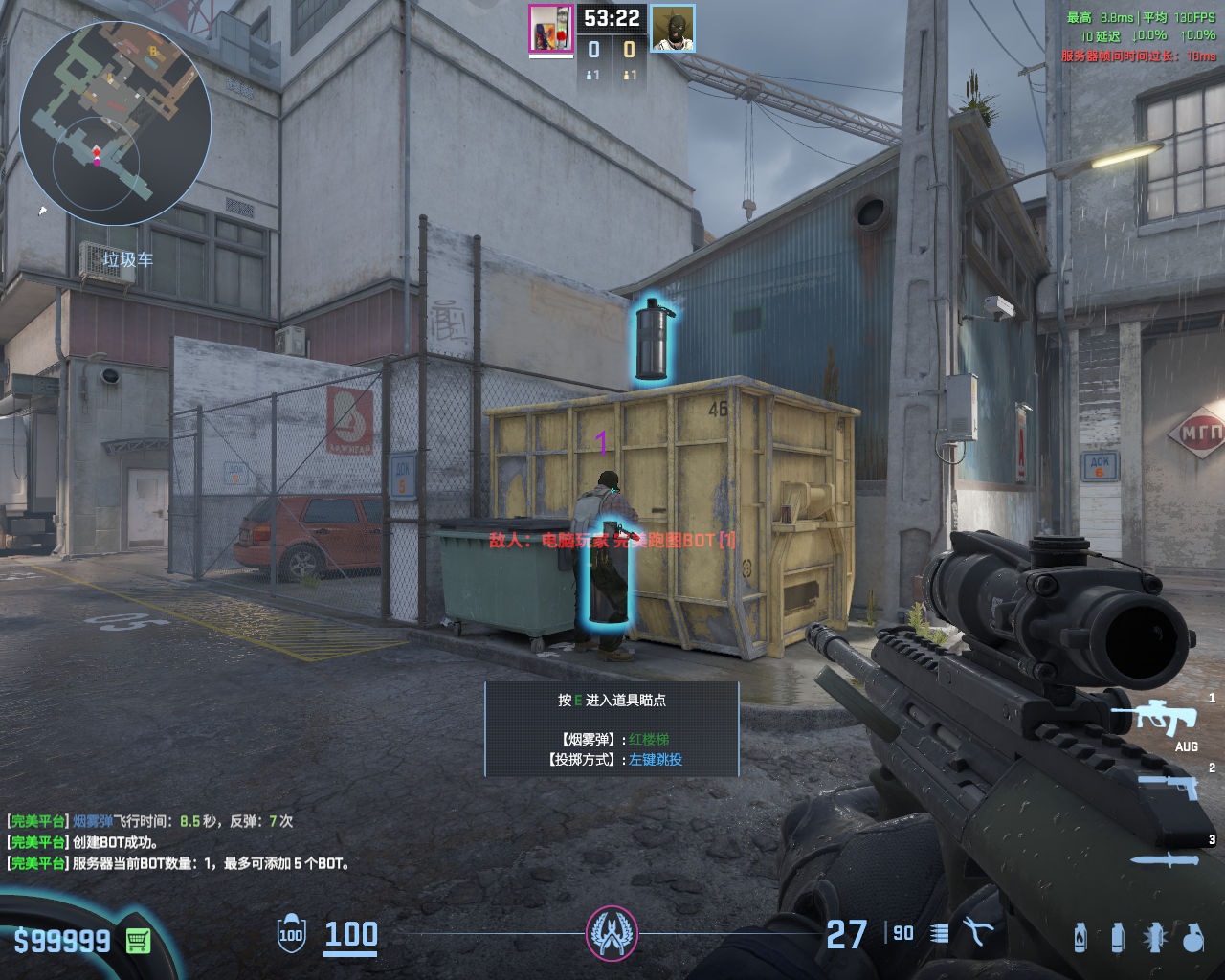Open the buy menu cart icon

pos(138,942)
